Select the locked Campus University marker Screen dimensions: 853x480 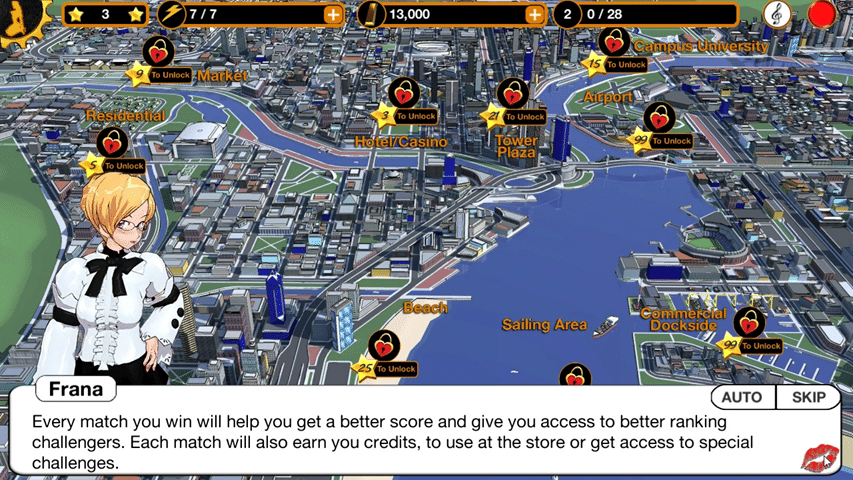pyautogui.click(x=613, y=42)
